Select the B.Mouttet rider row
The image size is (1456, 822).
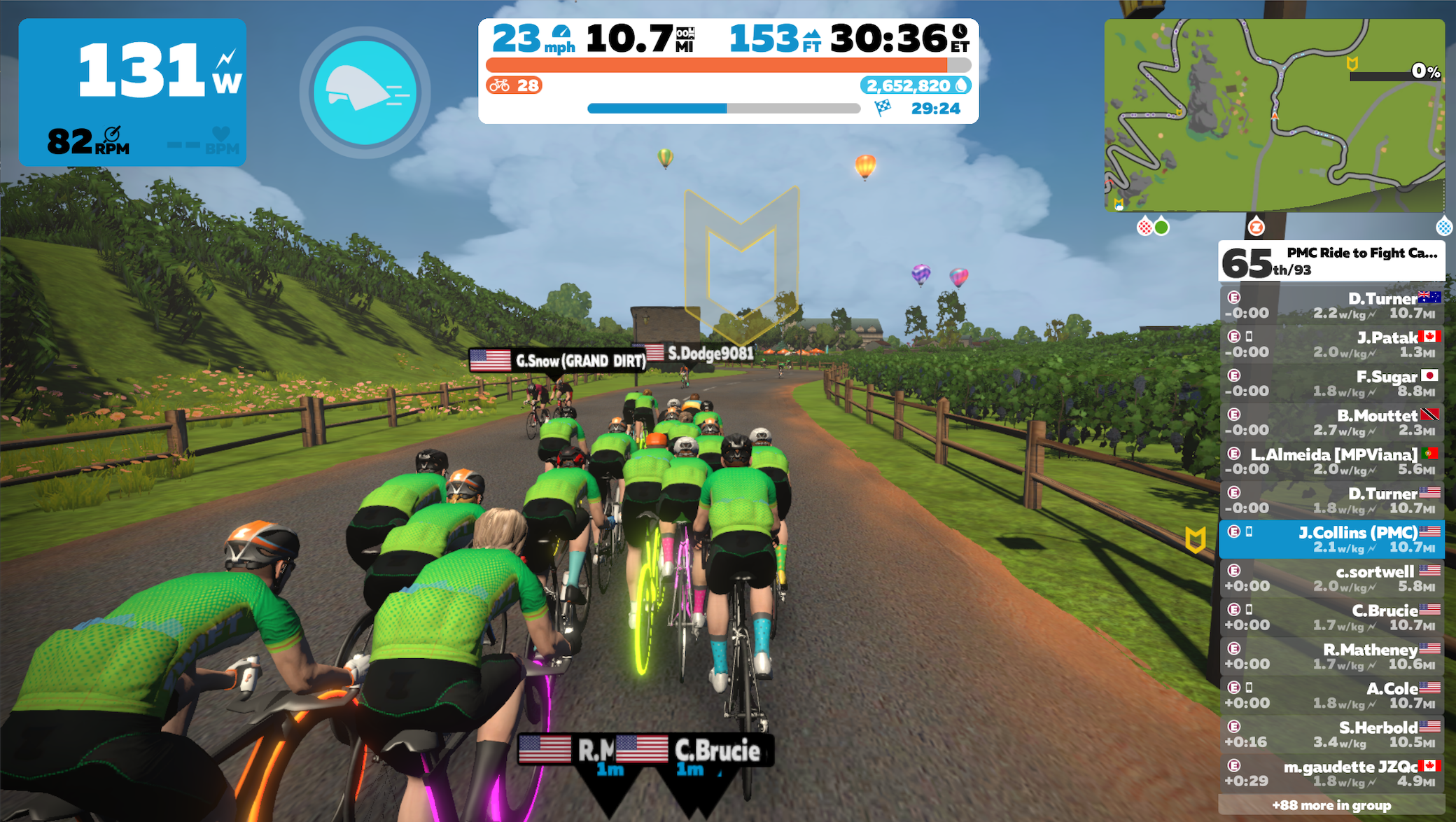coord(1331,423)
